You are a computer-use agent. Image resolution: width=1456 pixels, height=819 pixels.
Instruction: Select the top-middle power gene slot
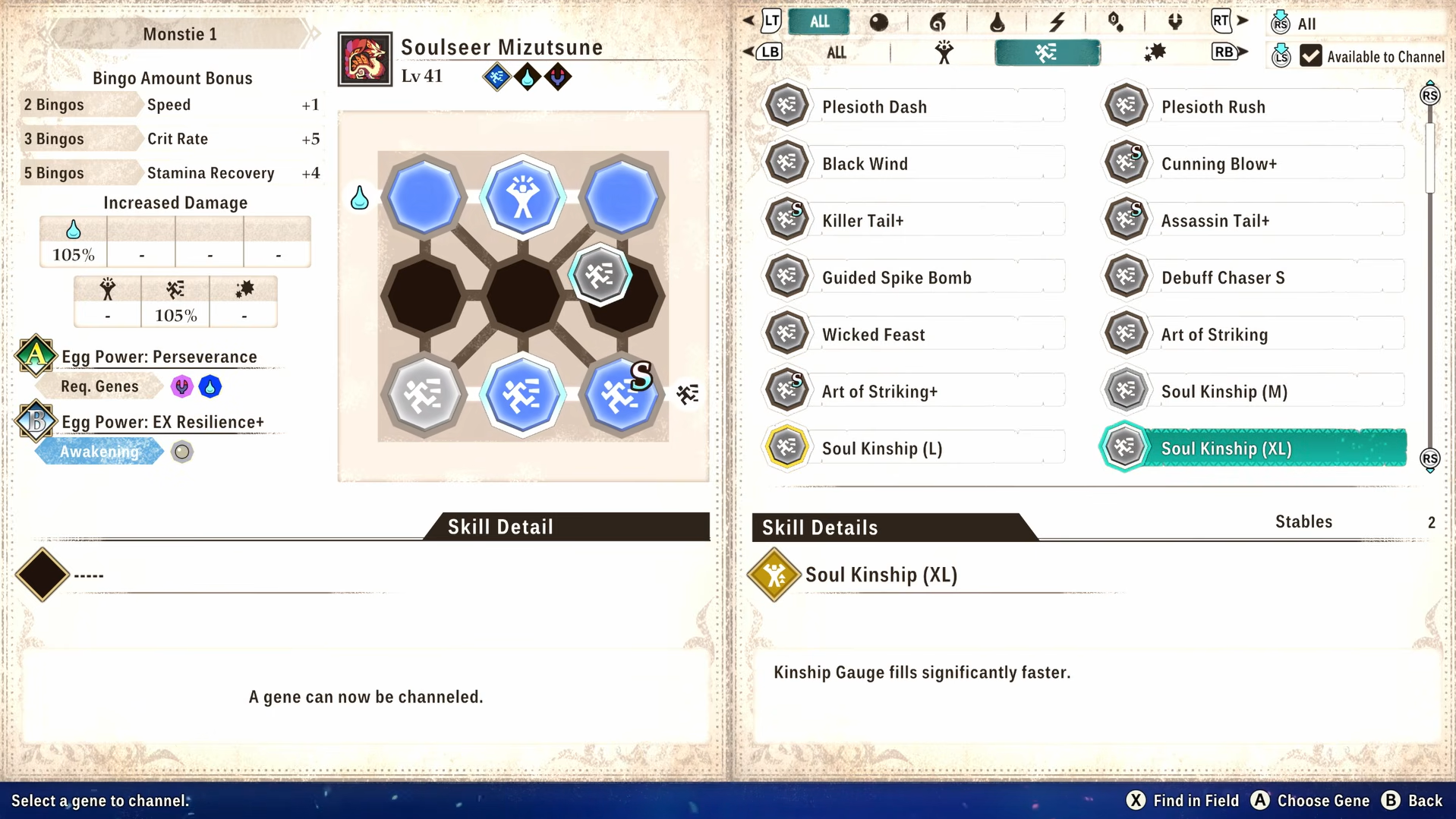(522, 197)
